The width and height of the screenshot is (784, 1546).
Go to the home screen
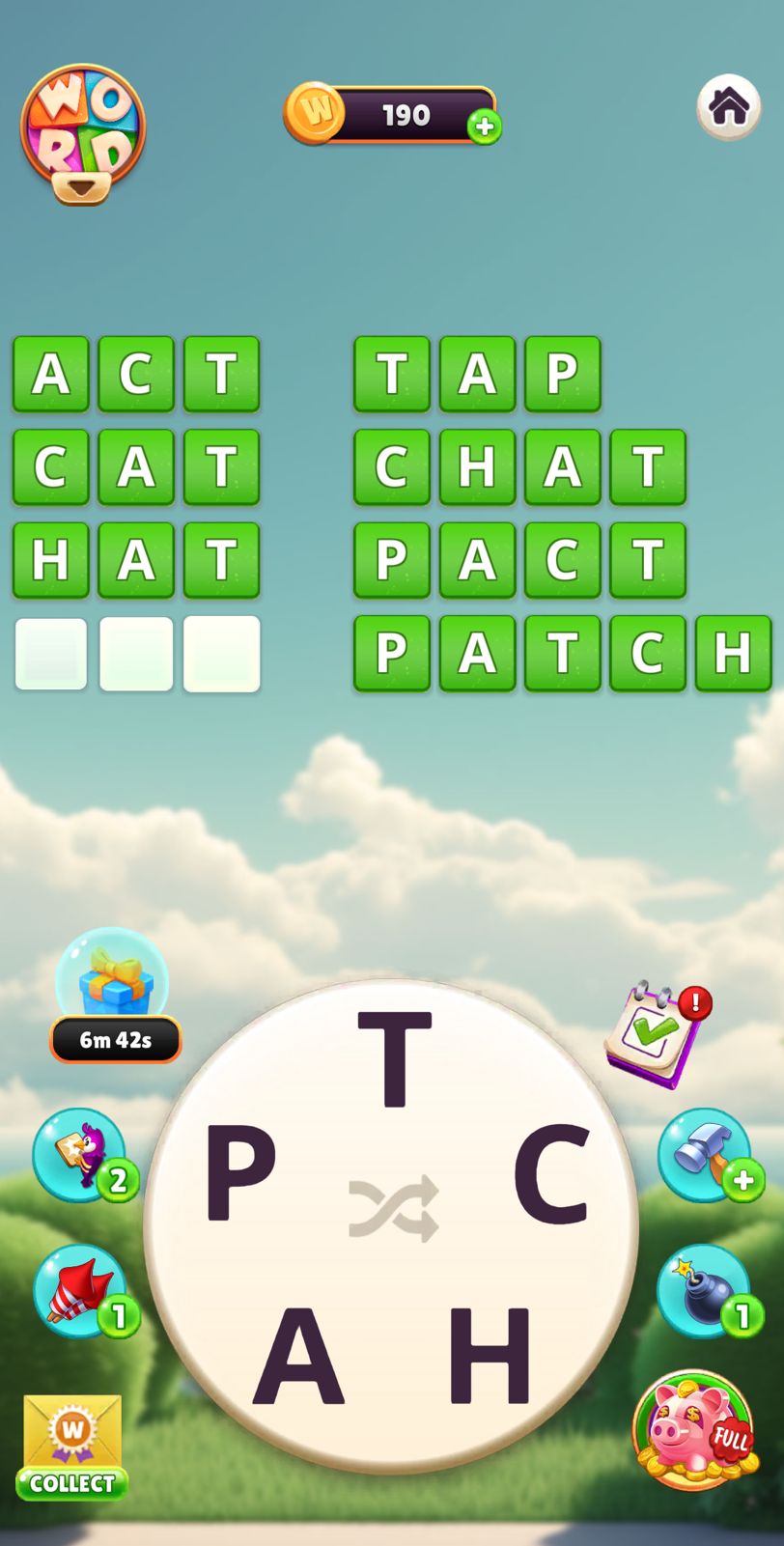(729, 106)
